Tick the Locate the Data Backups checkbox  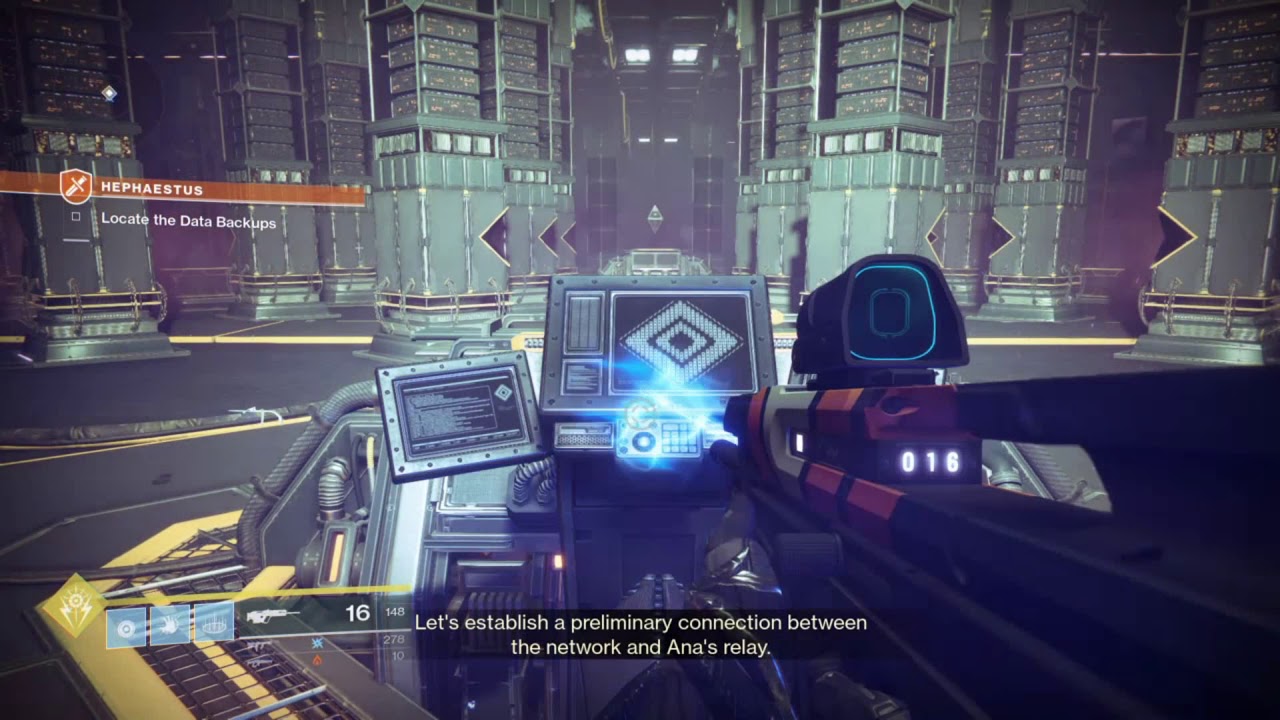point(76,216)
